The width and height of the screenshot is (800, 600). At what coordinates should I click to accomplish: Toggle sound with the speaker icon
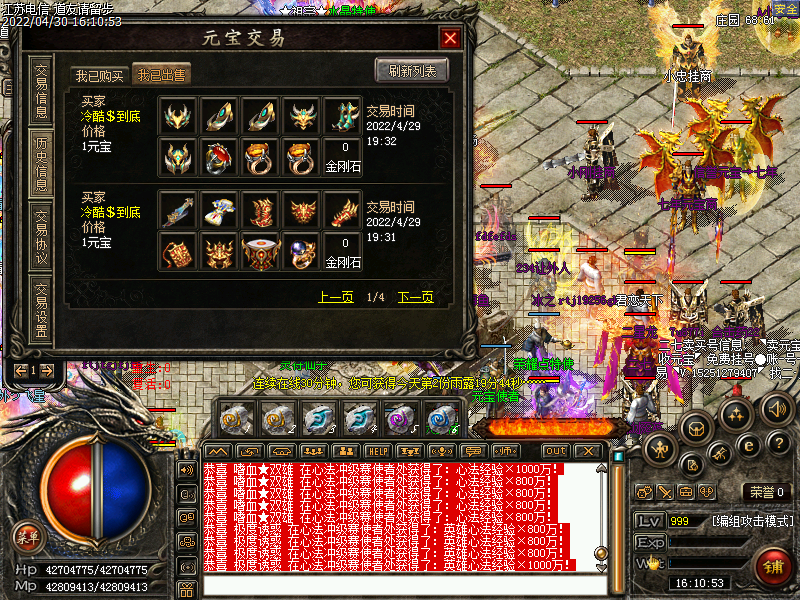pos(777,408)
